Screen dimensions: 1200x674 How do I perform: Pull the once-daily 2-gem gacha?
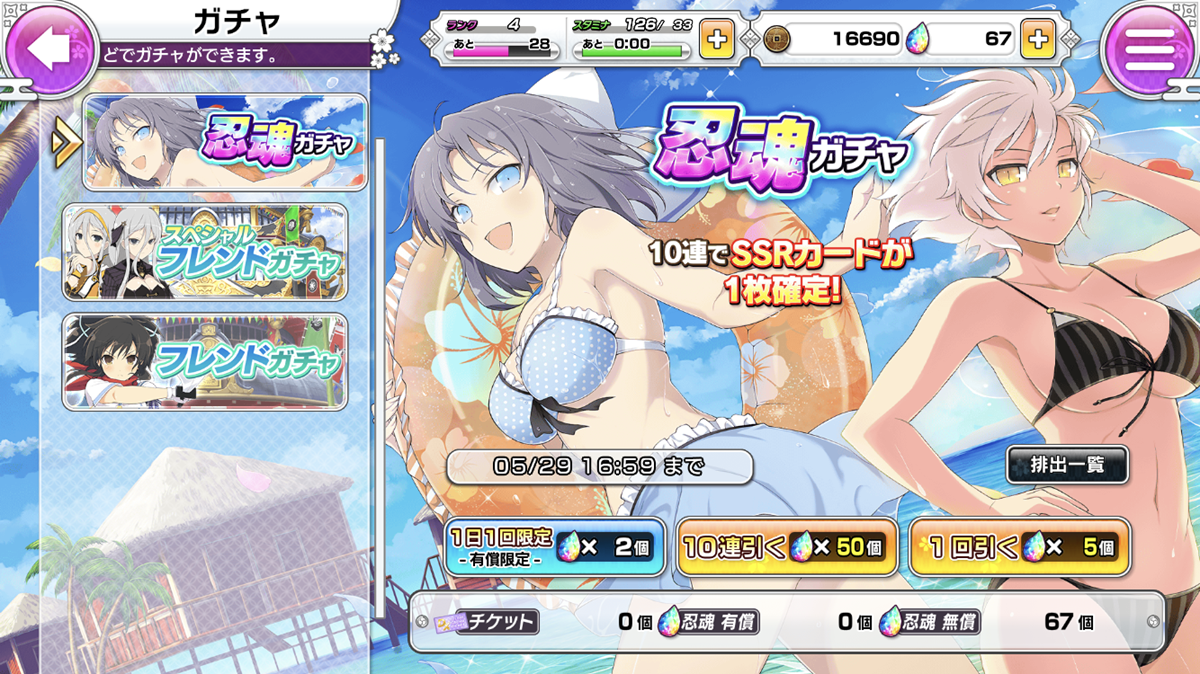click(555, 548)
